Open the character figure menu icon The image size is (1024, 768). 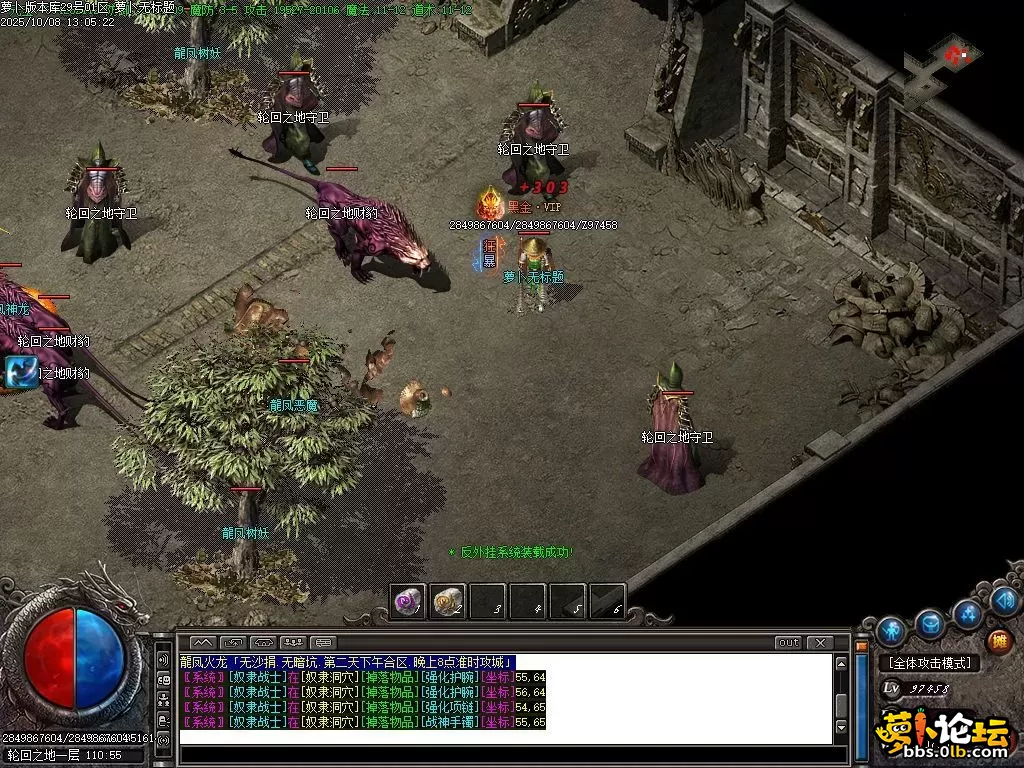coord(890,631)
